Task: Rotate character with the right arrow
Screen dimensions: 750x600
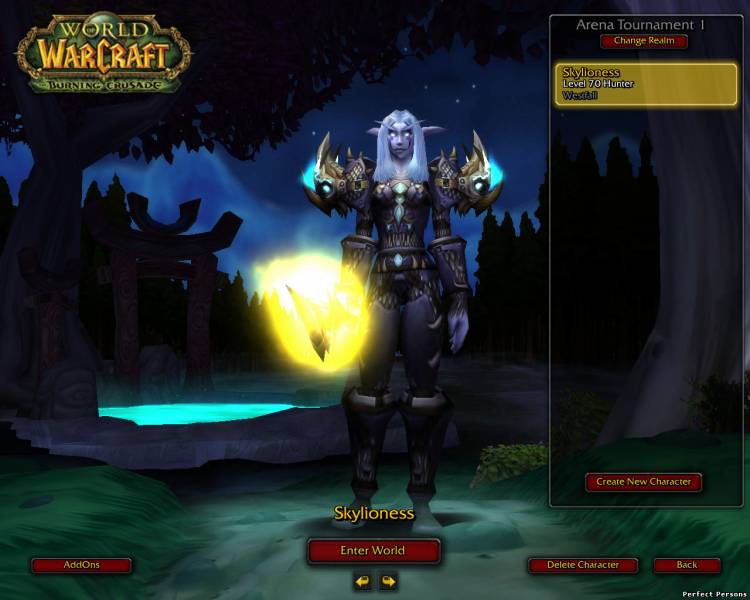Action: pos(387,580)
